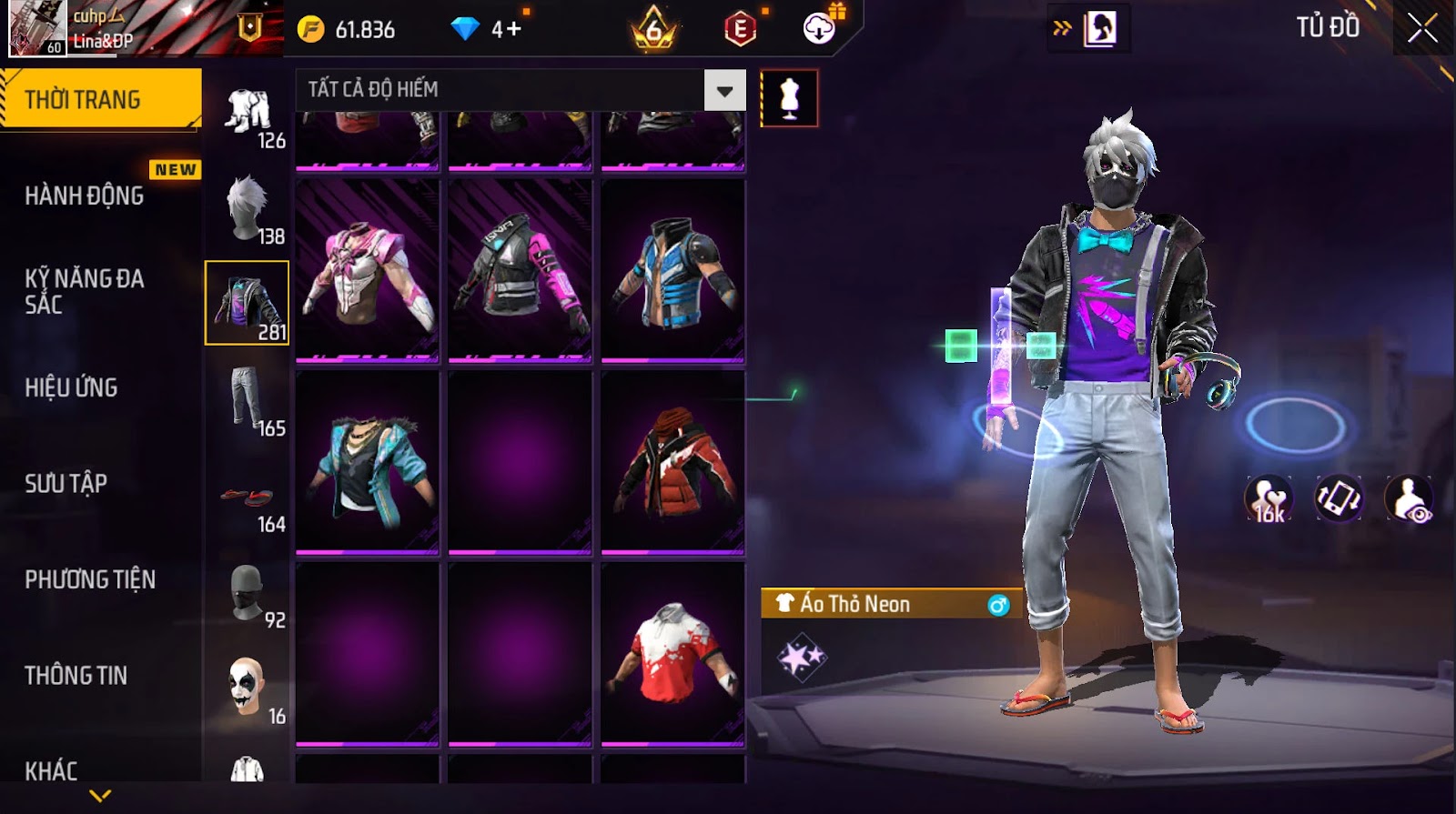The width and height of the screenshot is (1456, 814).
Task: Open the Sưu Tập tab
Action: (x=66, y=483)
